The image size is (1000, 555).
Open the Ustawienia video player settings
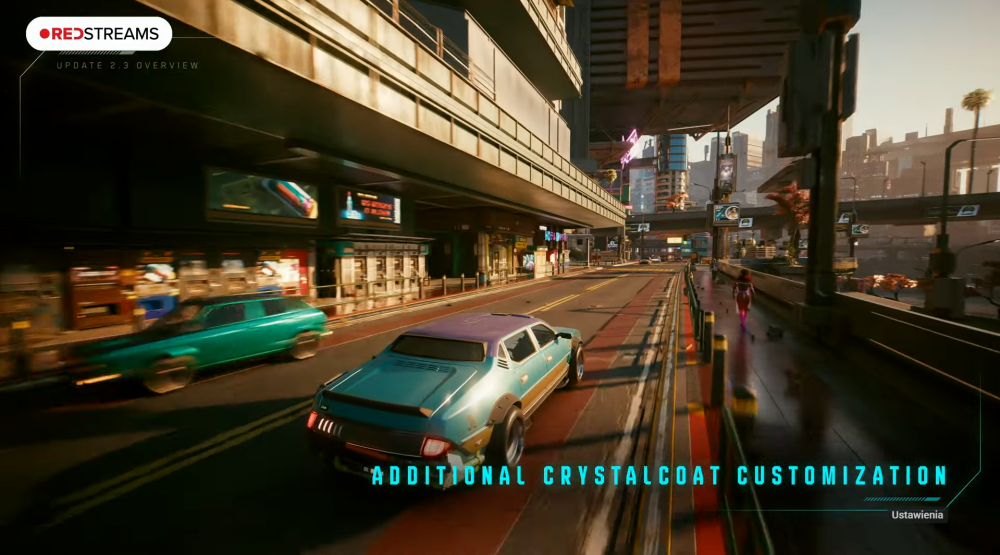918,515
